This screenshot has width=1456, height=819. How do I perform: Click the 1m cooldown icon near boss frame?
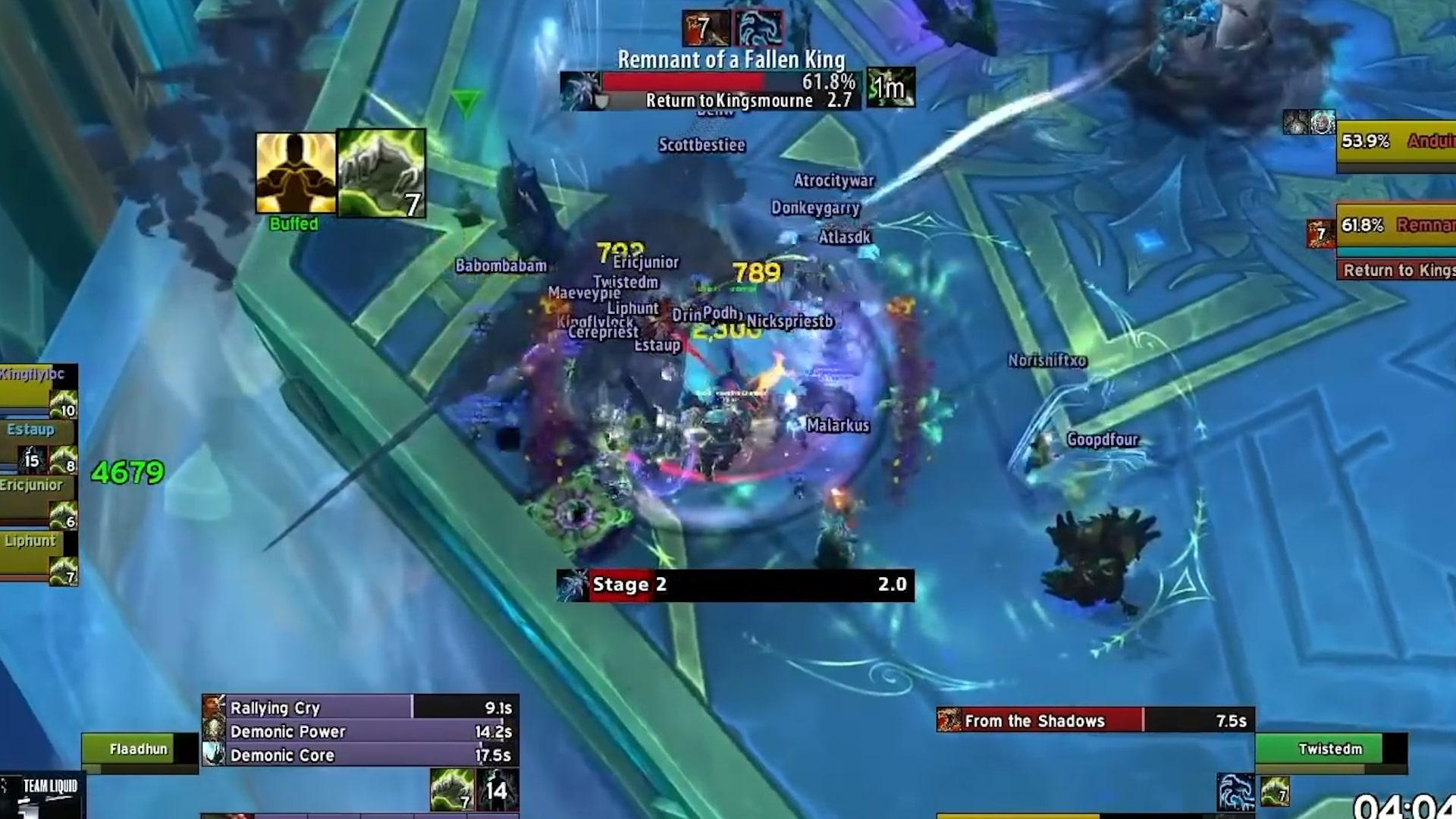[891, 88]
